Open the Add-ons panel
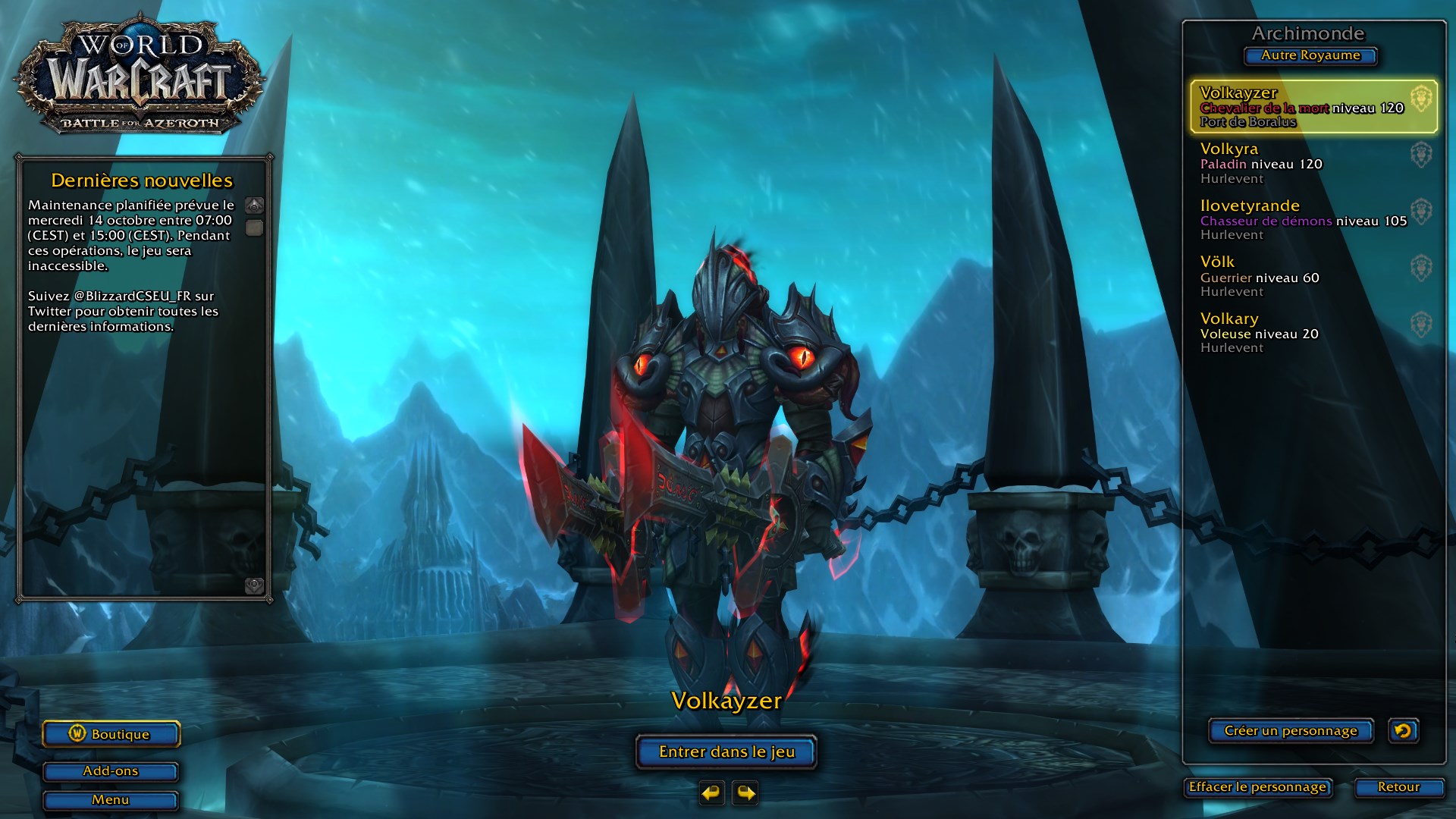Viewport: 1456px width, 819px height. coord(111,771)
